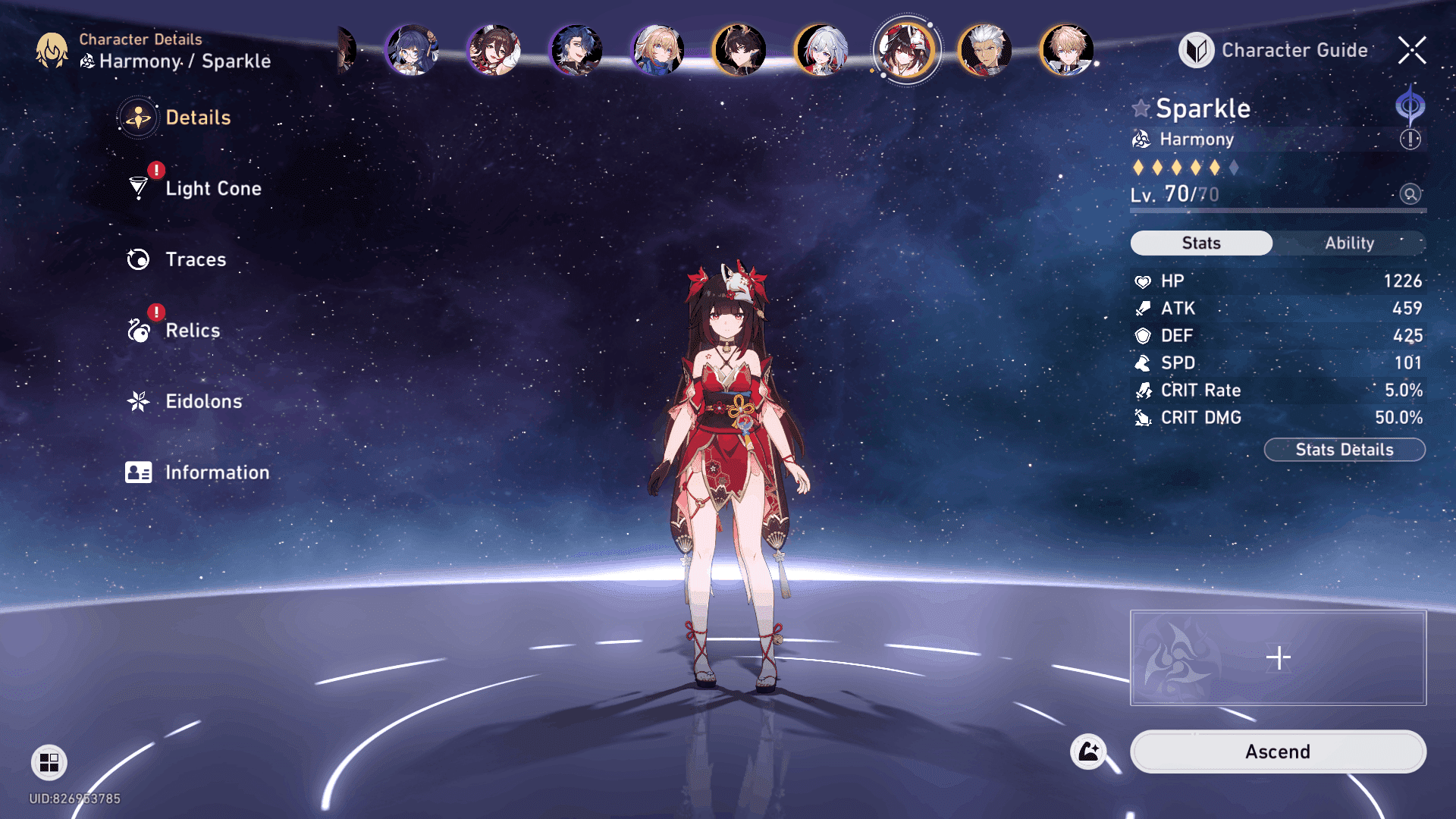Click the Ascend button
Screen dimensions: 1456x819
click(1277, 752)
